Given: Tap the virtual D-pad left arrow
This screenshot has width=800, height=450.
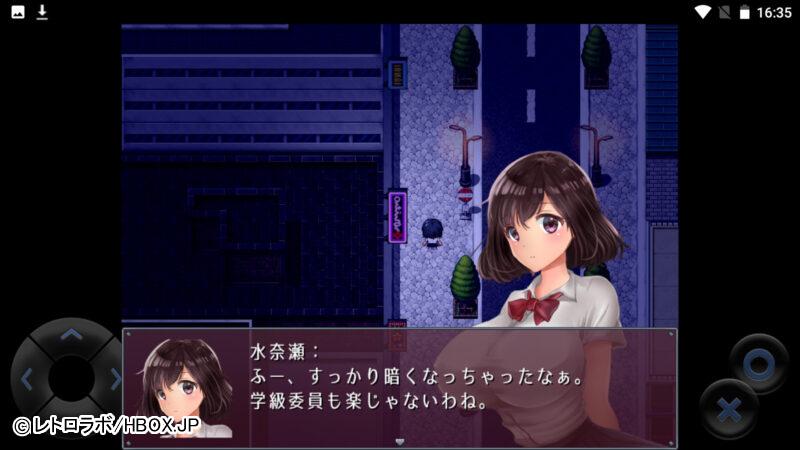Looking at the screenshot, I should click(x=27, y=379).
